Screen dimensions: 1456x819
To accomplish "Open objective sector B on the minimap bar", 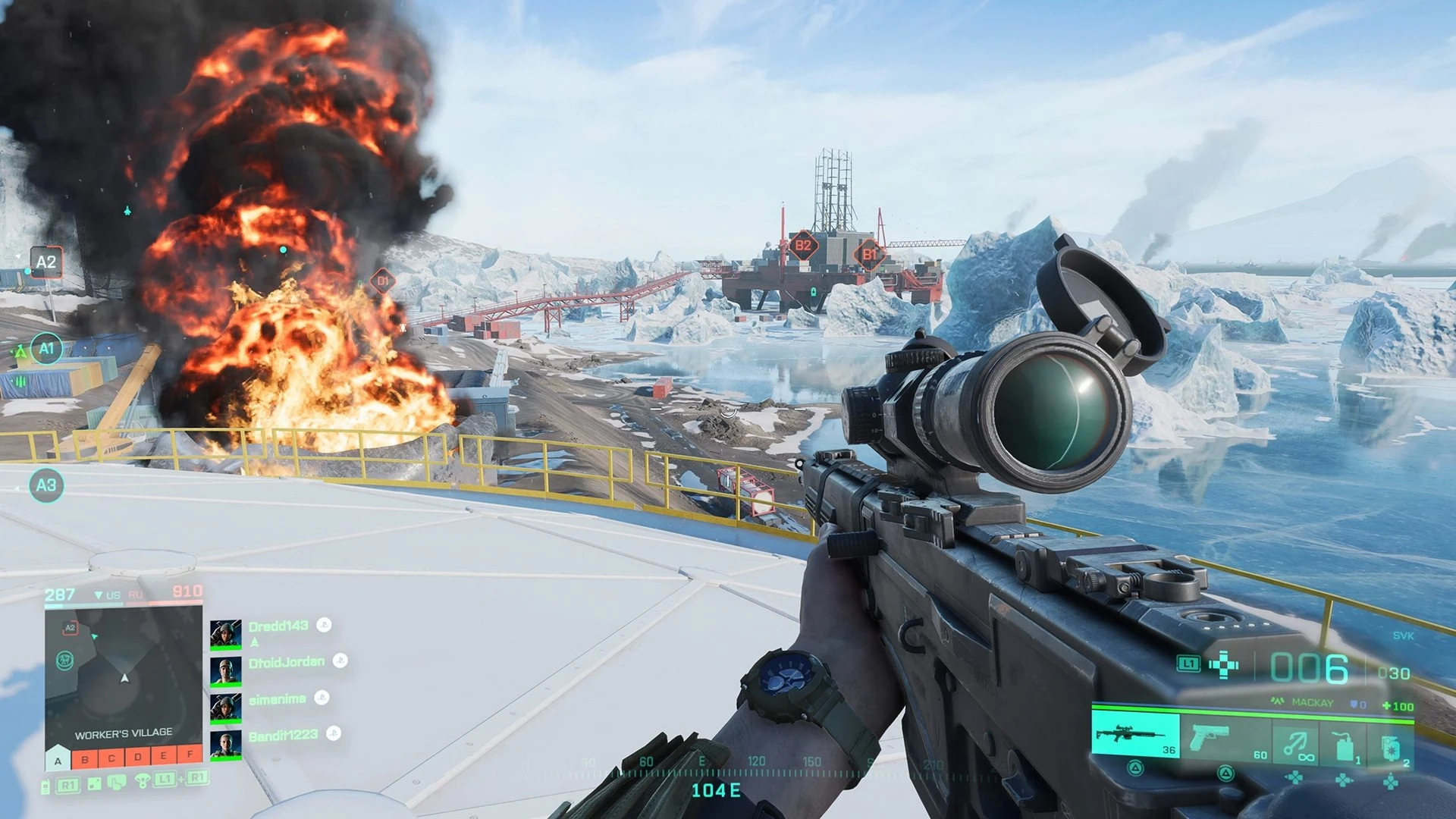I will click(84, 759).
